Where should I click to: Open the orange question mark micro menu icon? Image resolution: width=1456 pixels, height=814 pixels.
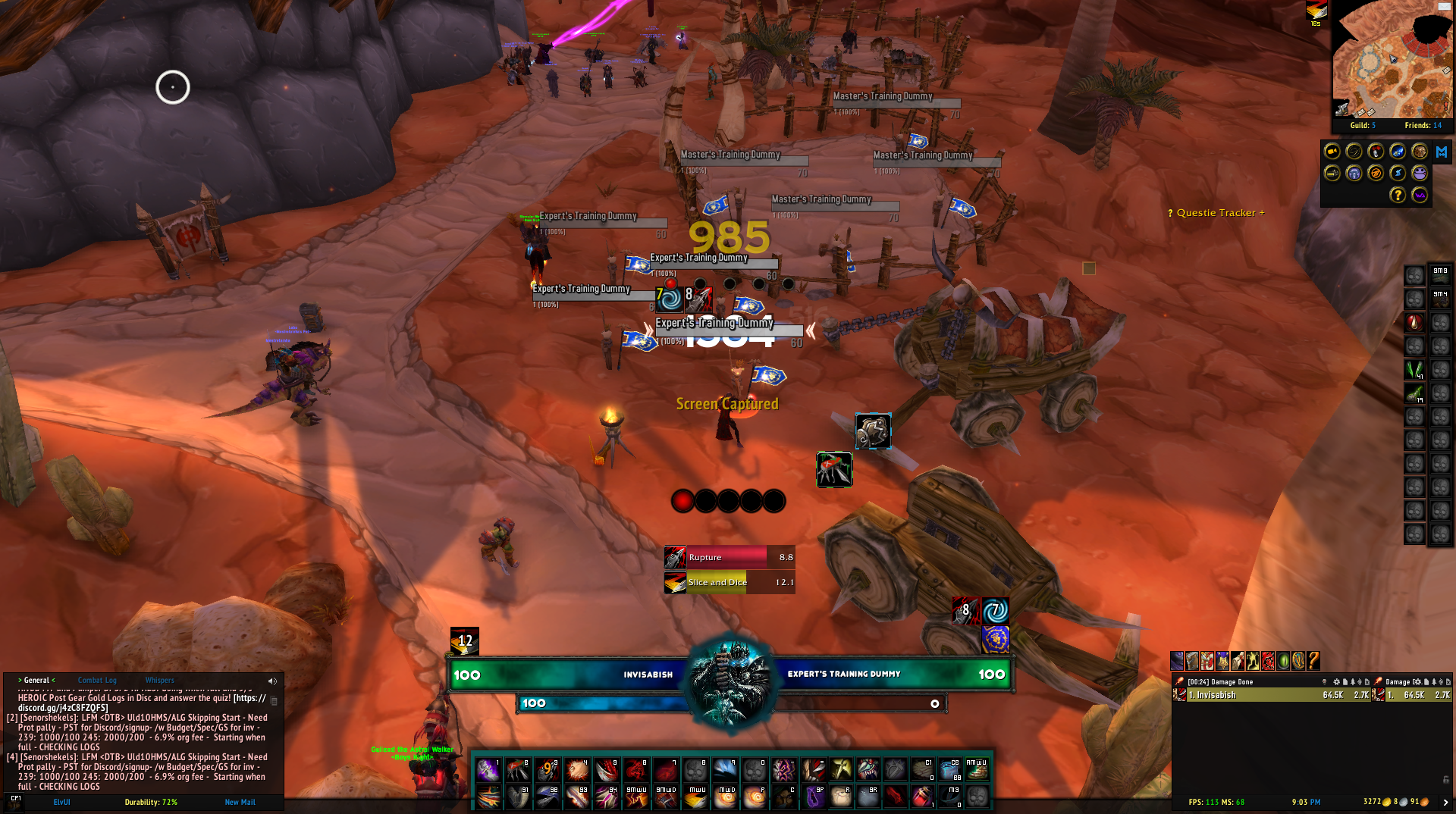tap(1313, 661)
